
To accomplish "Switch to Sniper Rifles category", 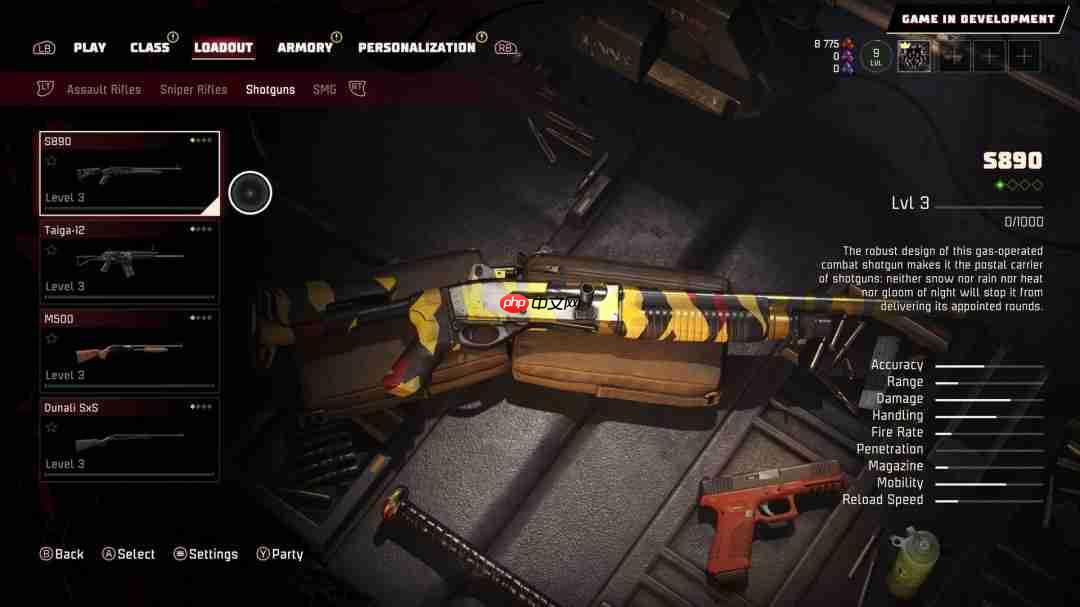I will point(194,90).
